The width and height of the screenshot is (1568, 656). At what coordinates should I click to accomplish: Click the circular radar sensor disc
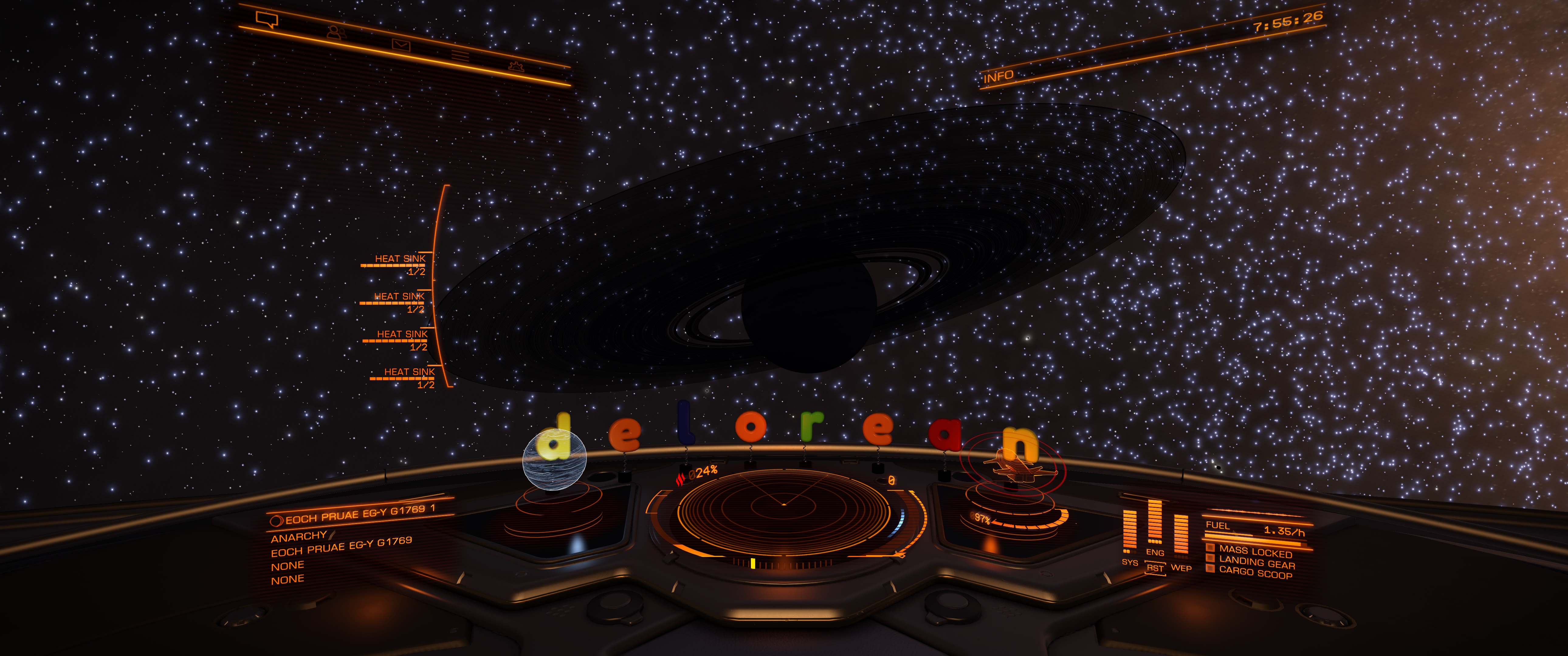783,505
